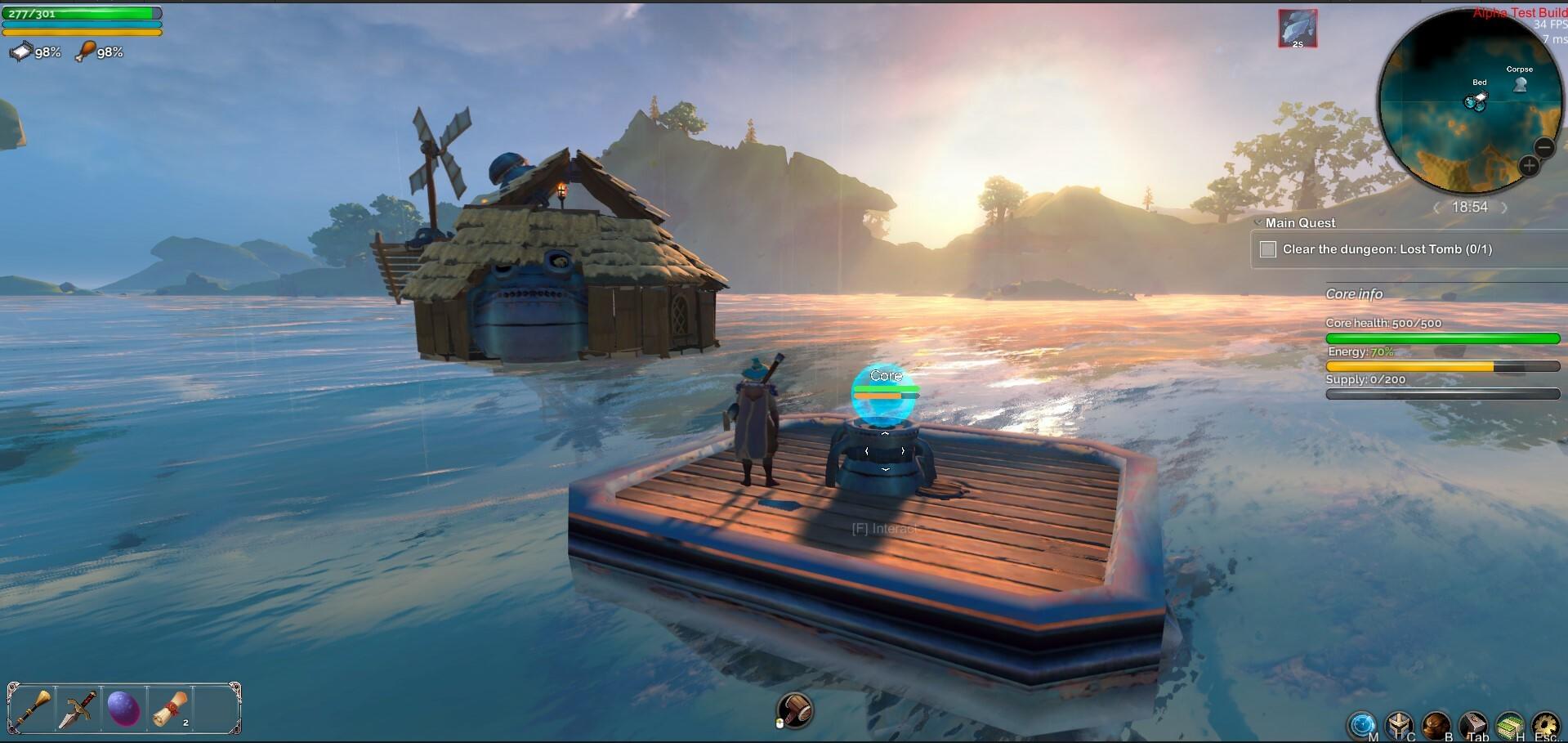
Task: Collapse the Main Quest panel
Action: (x=1258, y=222)
